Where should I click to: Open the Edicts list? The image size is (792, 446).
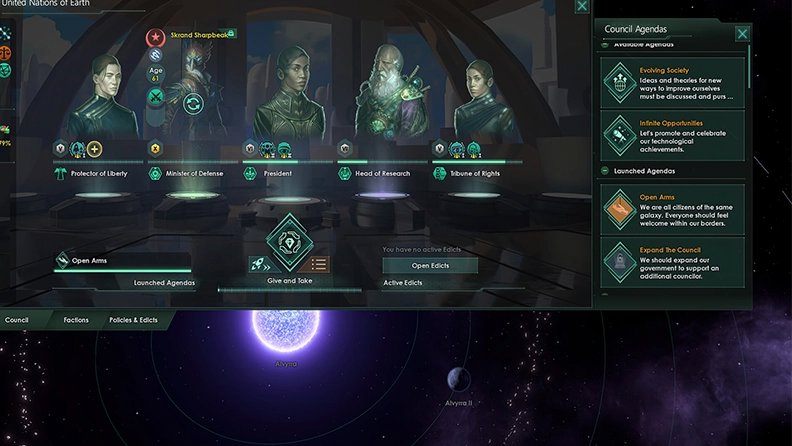(430, 266)
